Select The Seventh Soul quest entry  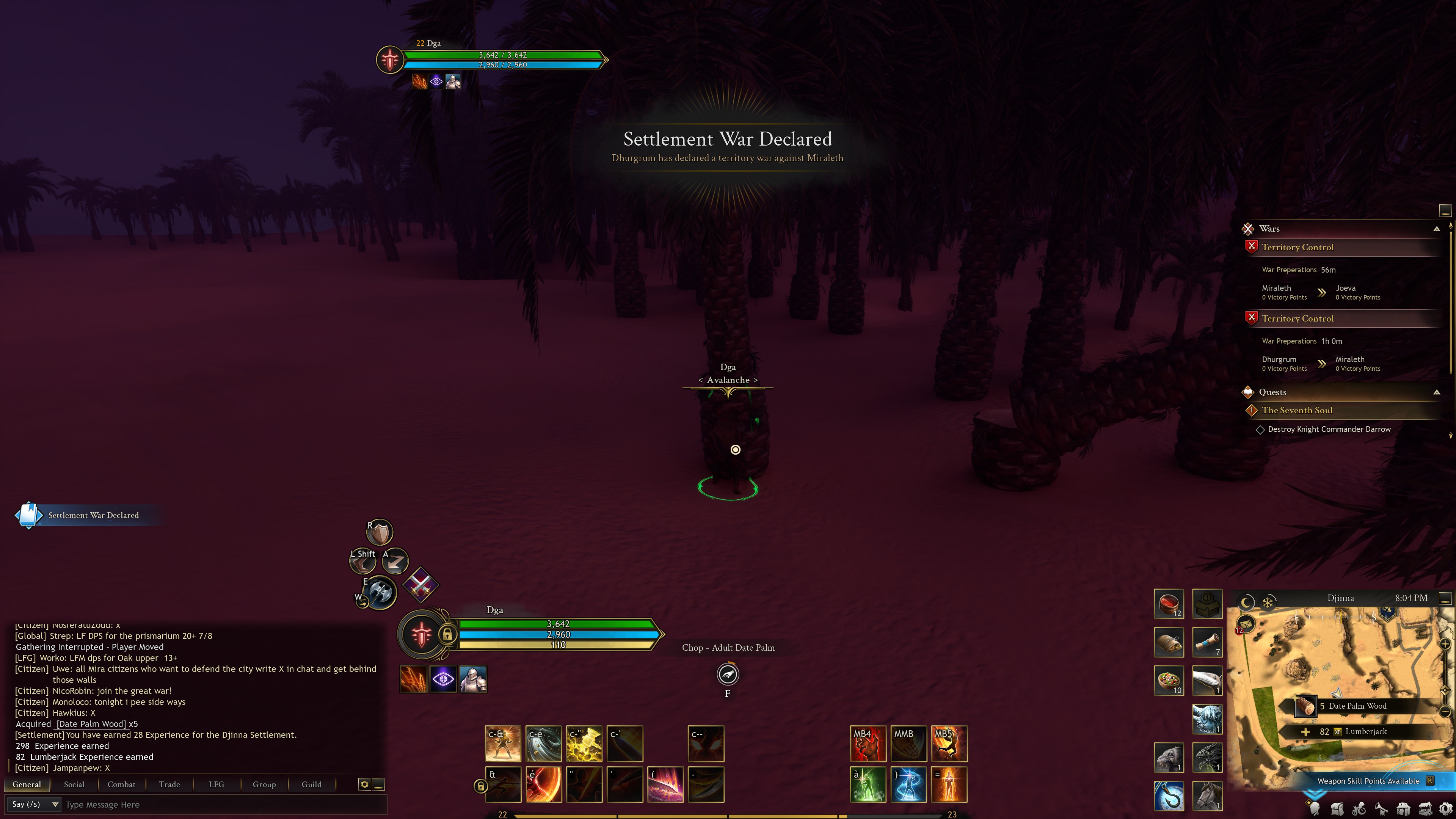[x=1297, y=410]
